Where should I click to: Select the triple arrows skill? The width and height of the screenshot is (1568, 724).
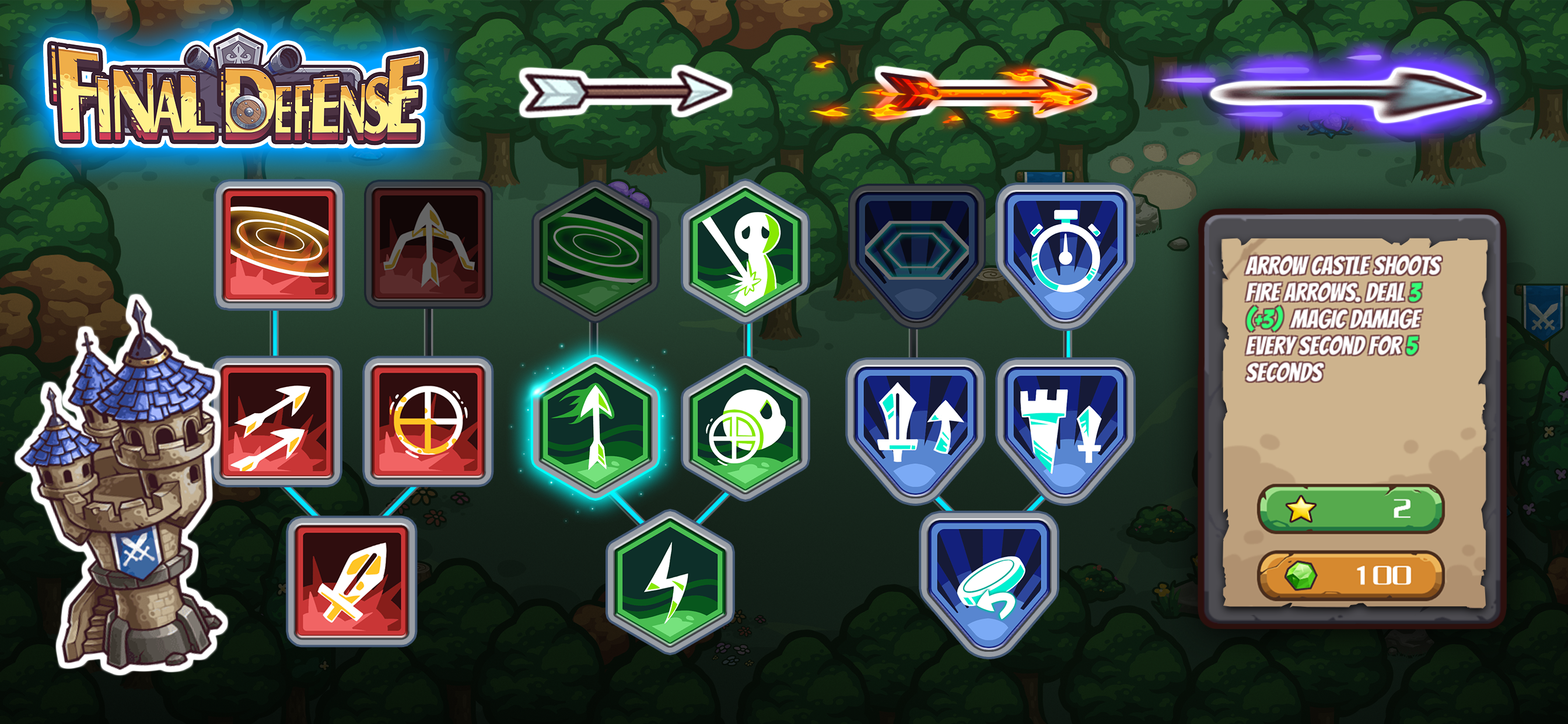279,421
